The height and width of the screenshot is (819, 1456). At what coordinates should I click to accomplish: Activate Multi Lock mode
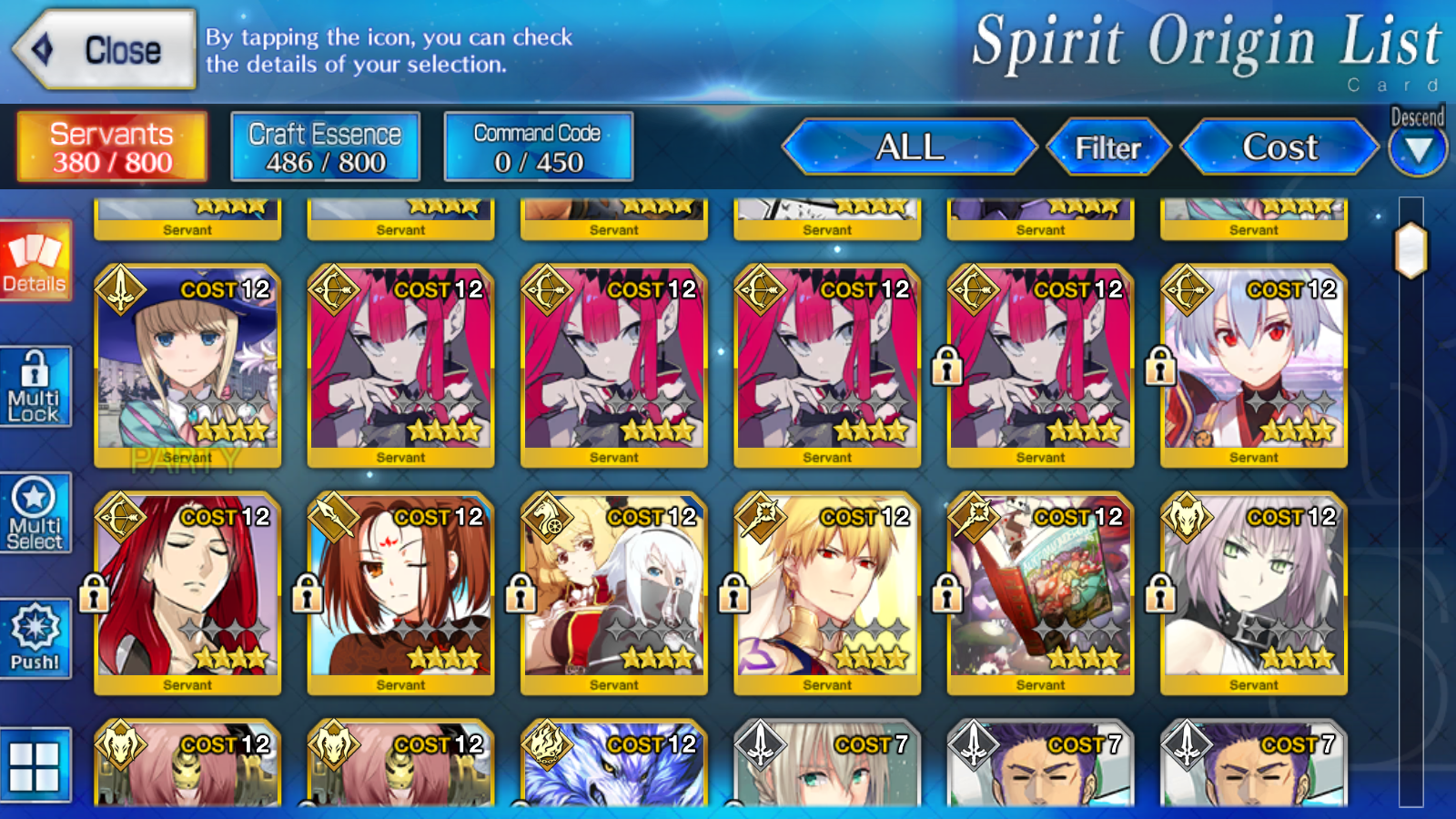click(x=35, y=387)
